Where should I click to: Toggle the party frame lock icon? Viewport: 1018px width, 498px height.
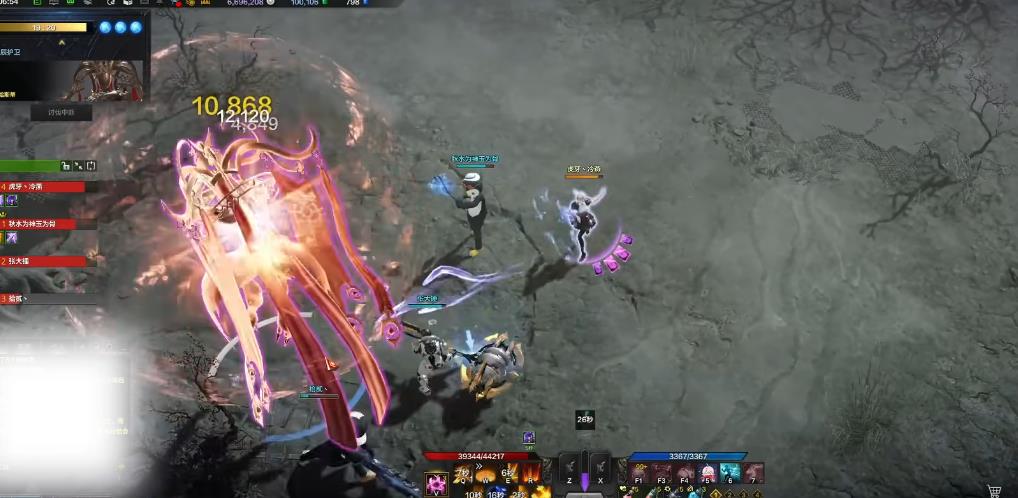coord(64,166)
